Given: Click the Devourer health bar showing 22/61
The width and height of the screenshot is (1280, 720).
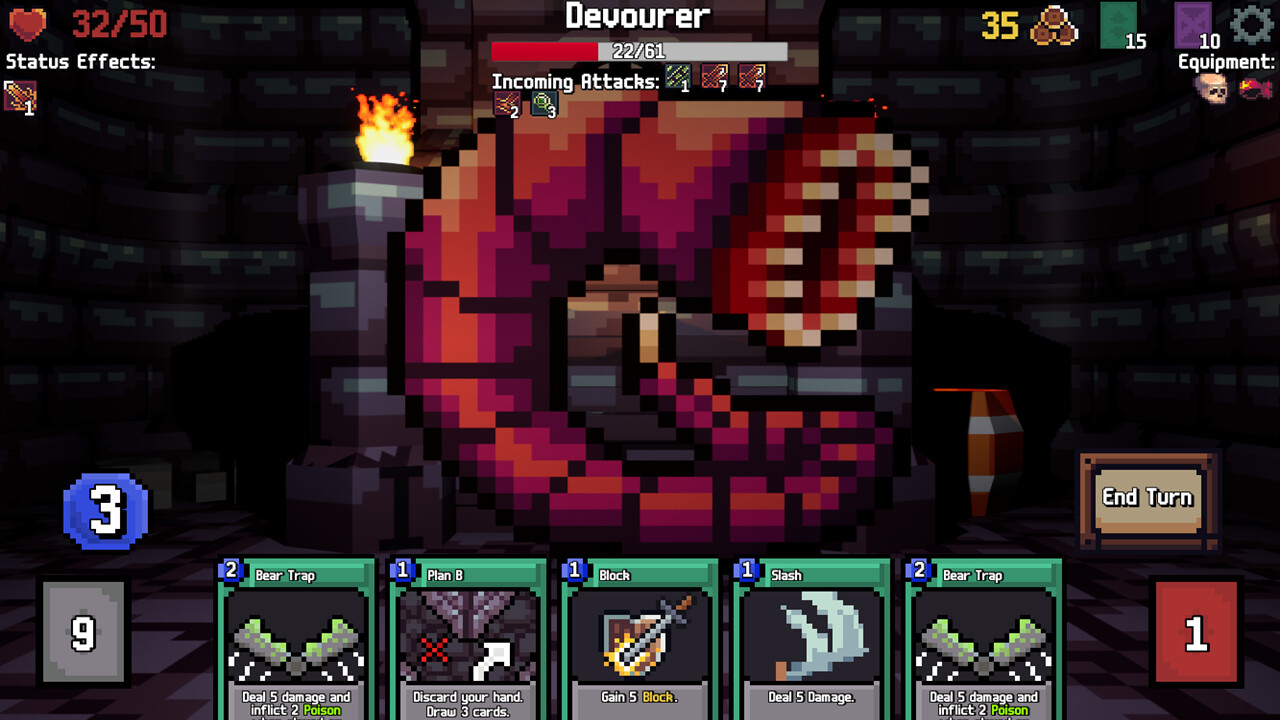Looking at the screenshot, I should point(640,48).
